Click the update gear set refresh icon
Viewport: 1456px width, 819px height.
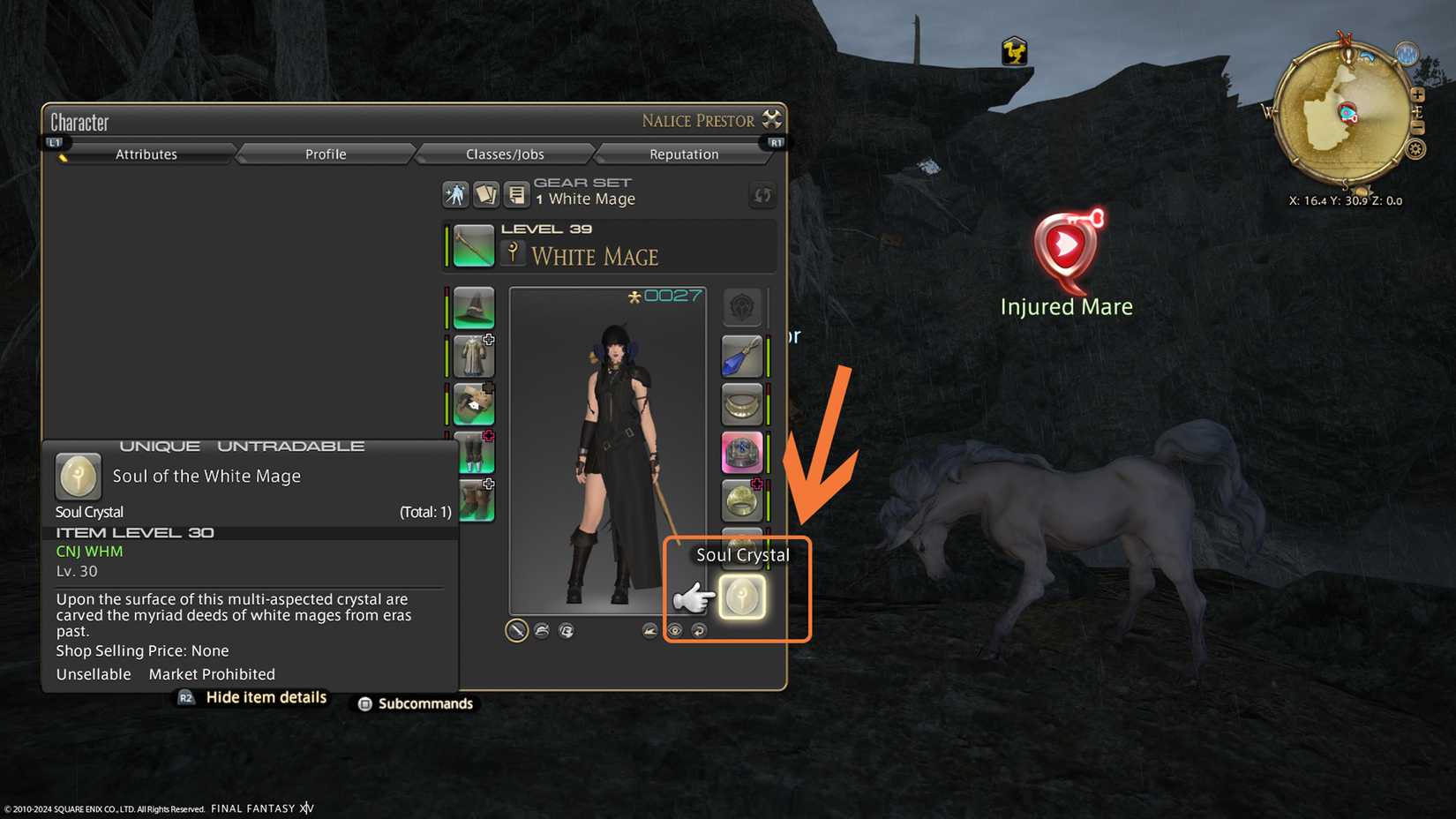pyautogui.click(x=762, y=194)
